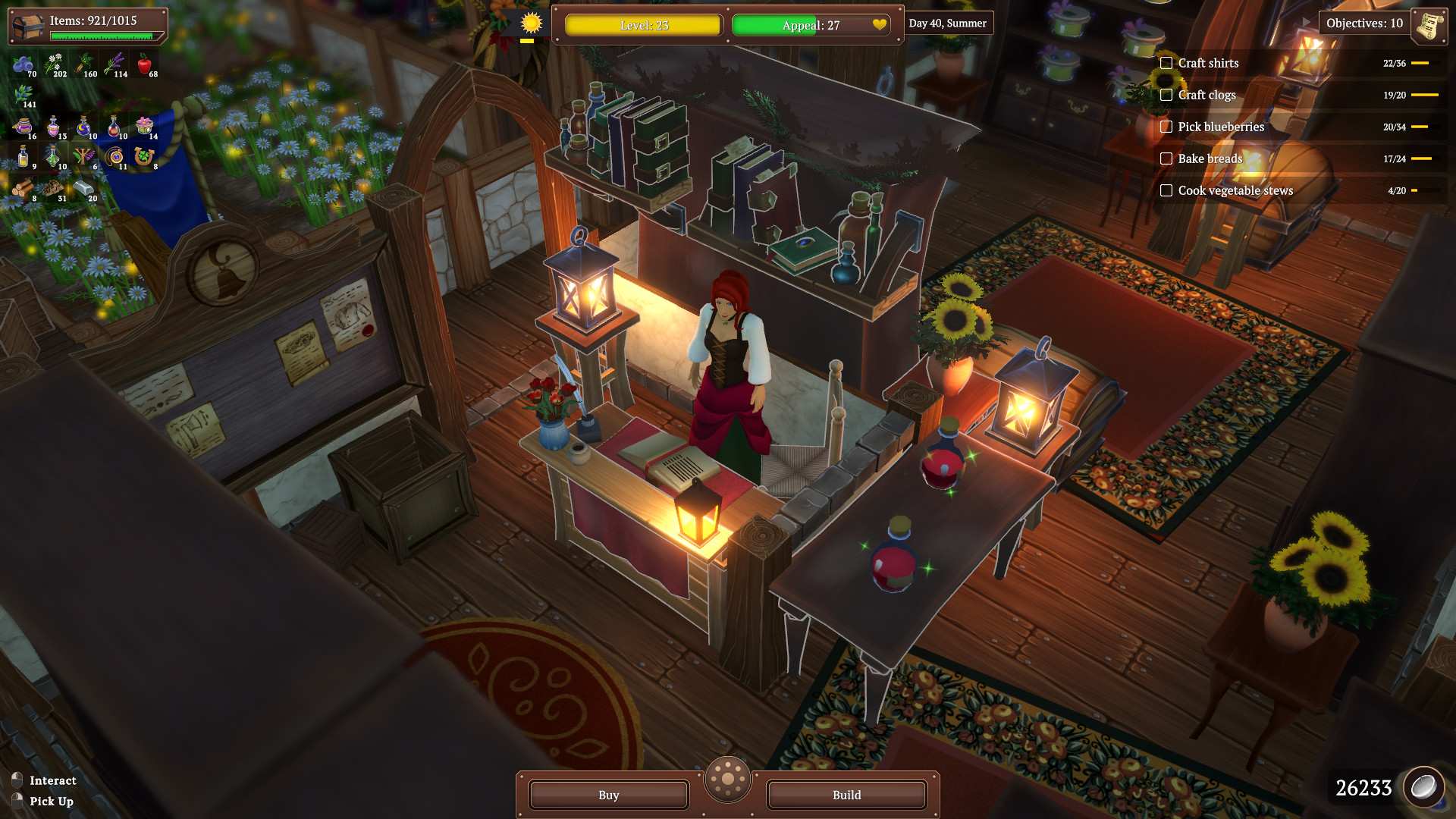This screenshot has height=819, width=1456.
Task: Open the Build menu
Action: [846, 795]
